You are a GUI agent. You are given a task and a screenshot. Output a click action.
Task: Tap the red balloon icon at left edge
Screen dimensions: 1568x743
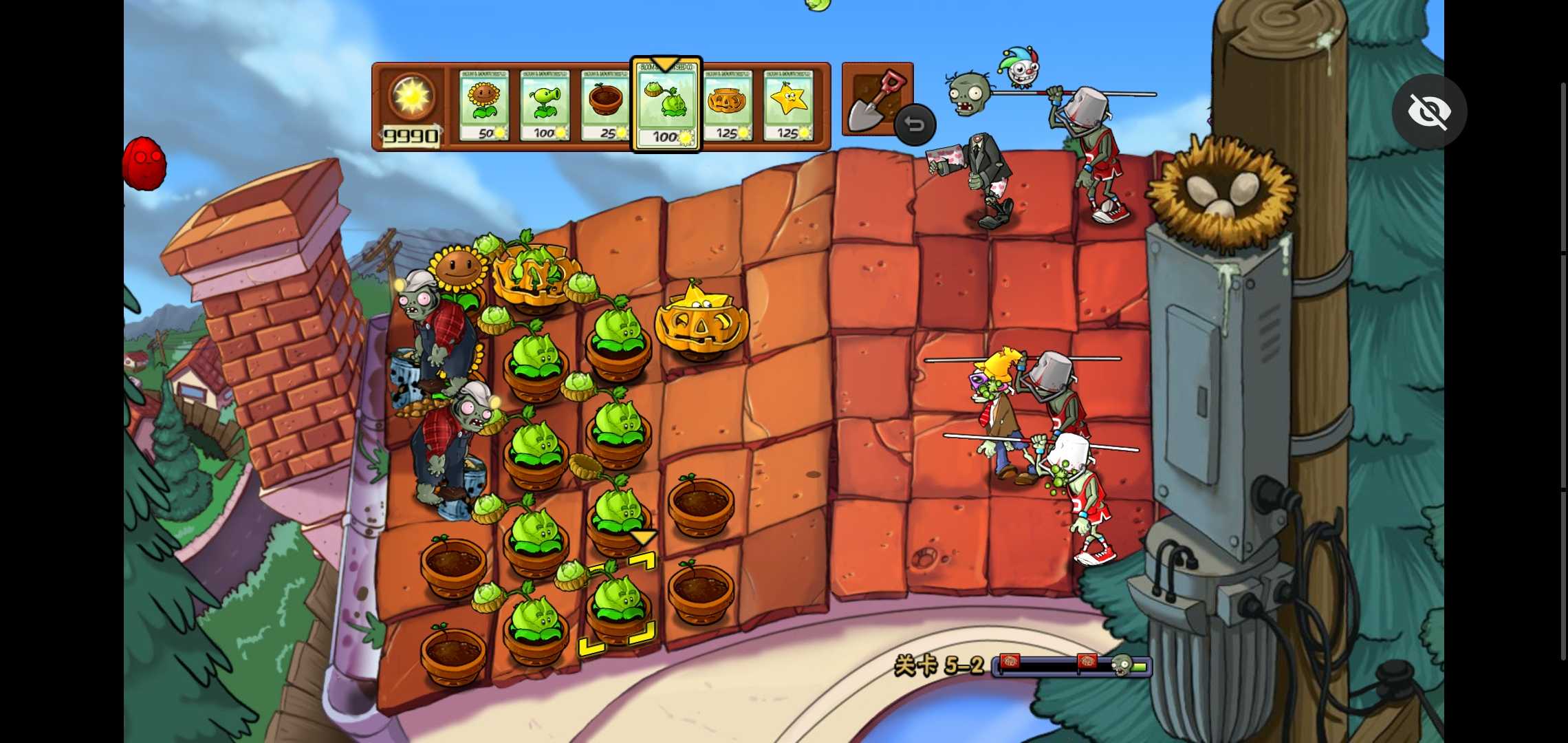[144, 164]
